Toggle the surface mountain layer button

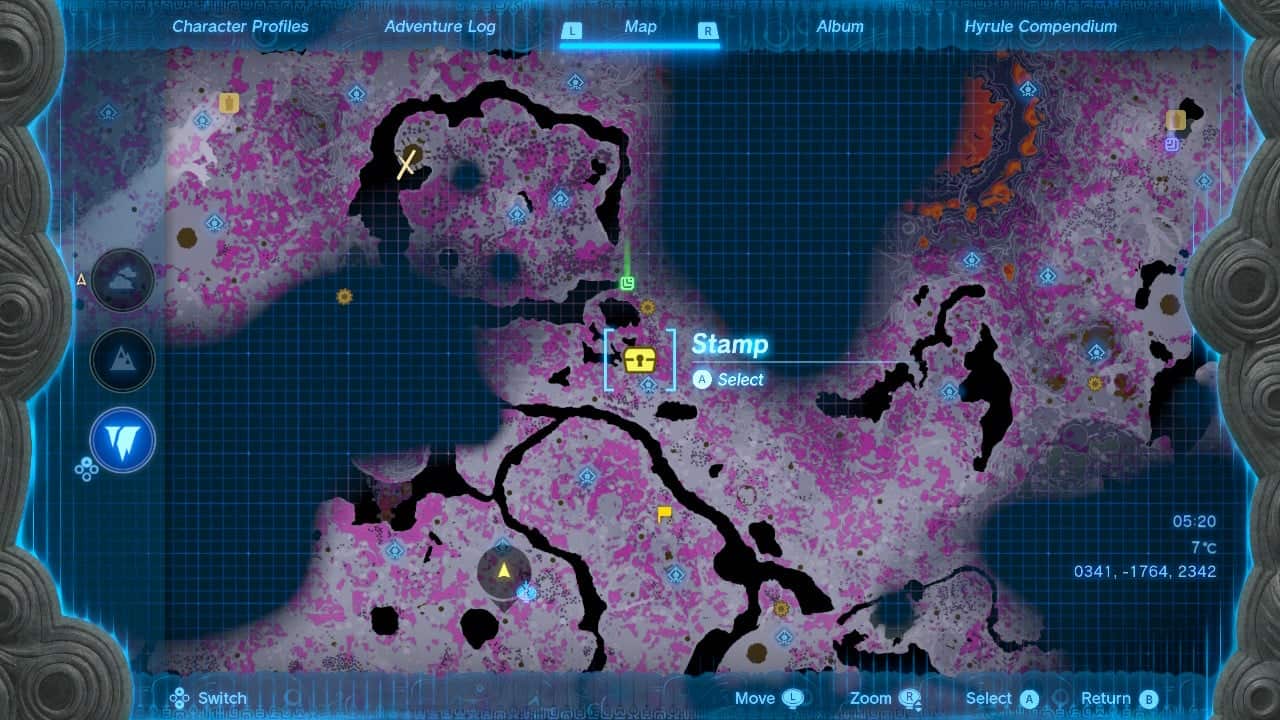121,361
